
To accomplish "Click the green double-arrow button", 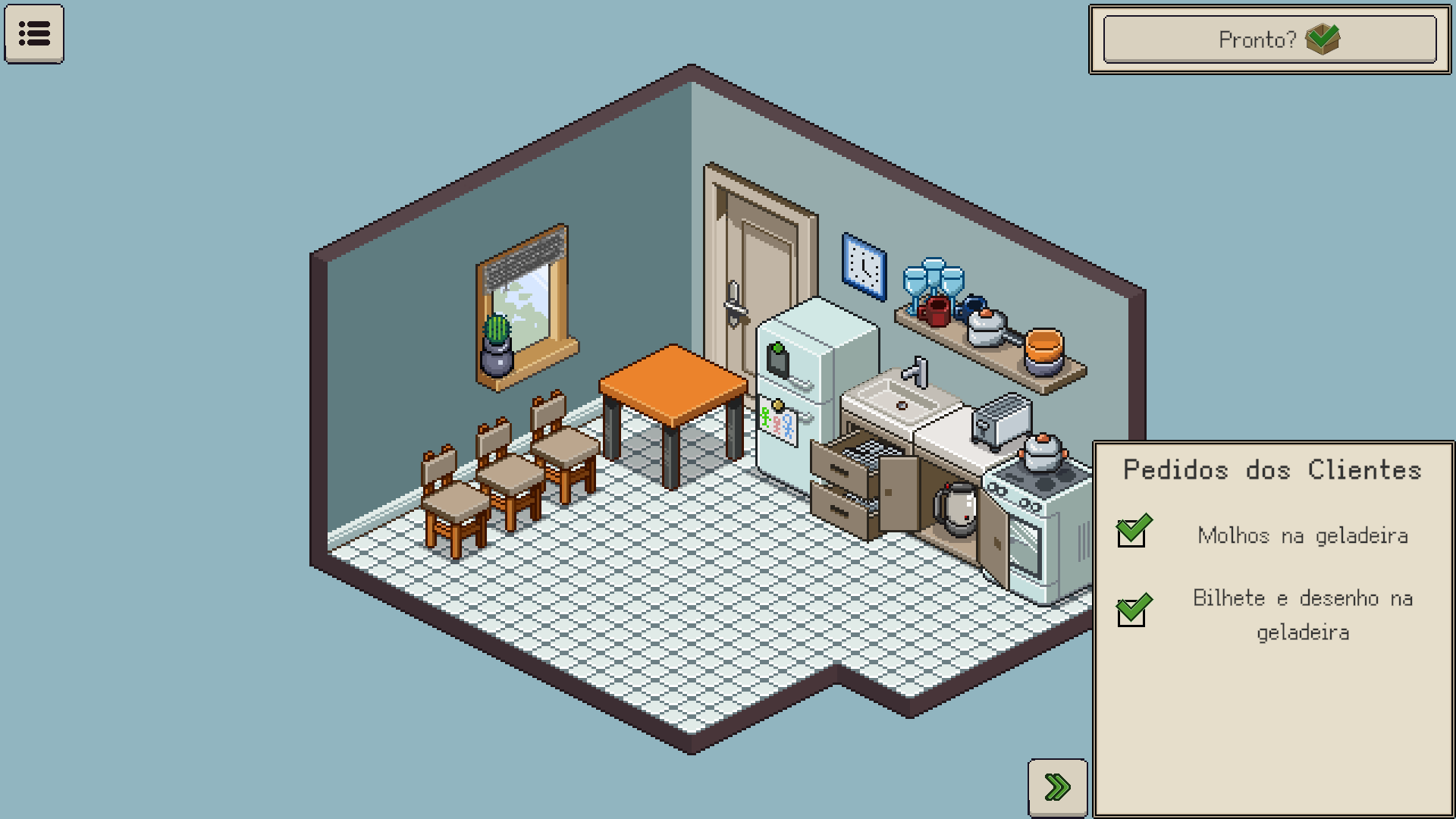I will point(1057,787).
